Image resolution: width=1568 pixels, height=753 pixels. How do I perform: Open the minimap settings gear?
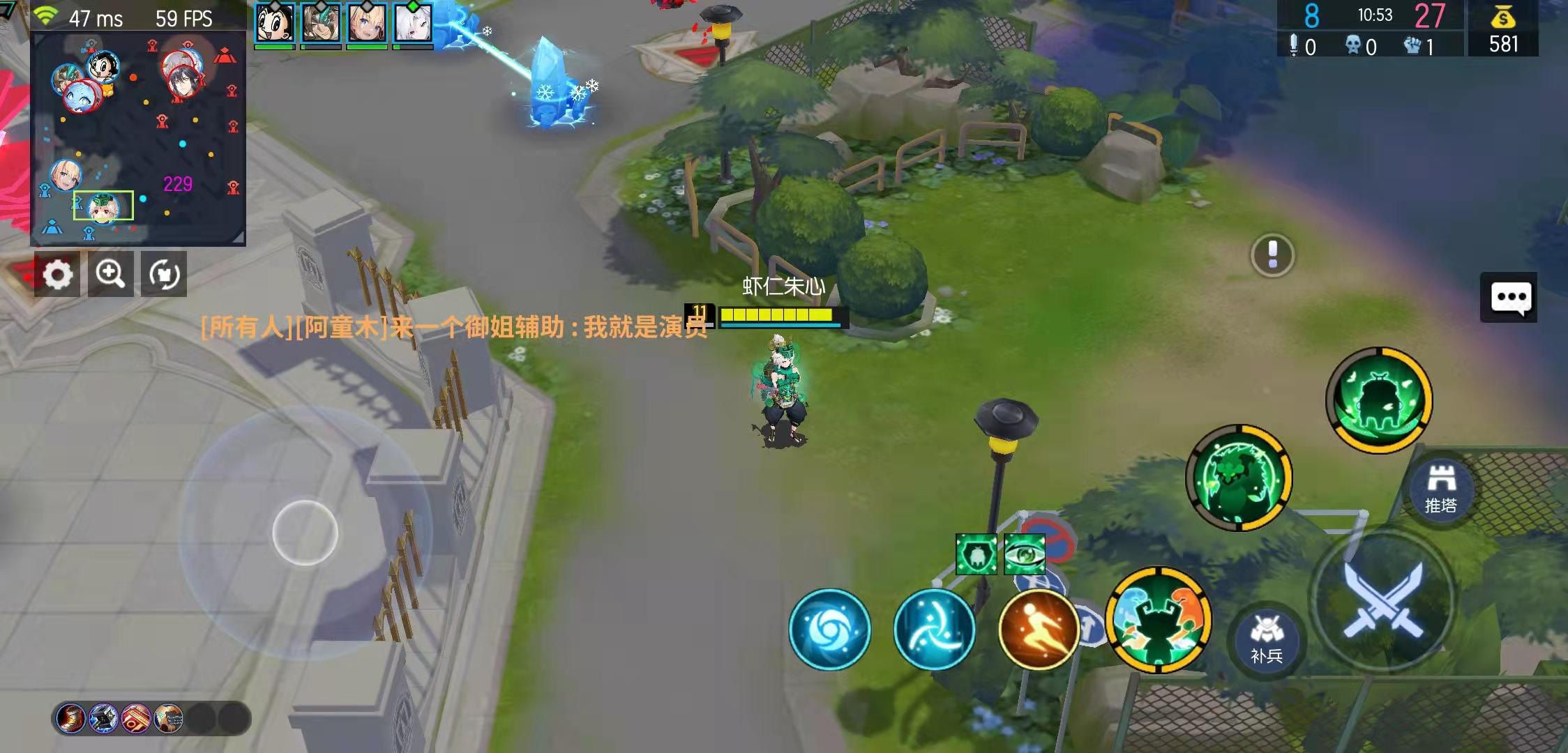point(59,274)
